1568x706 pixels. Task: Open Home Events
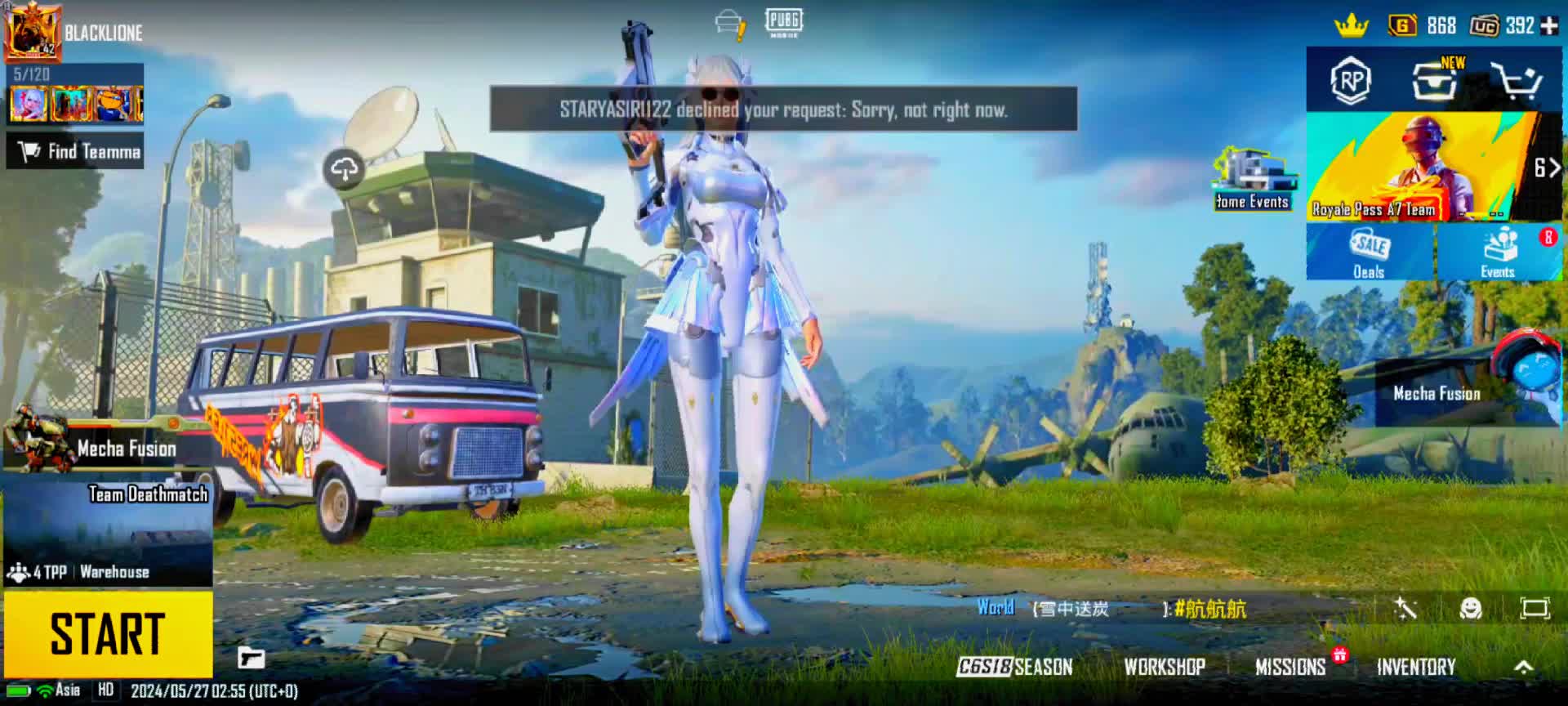pyautogui.click(x=1252, y=181)
